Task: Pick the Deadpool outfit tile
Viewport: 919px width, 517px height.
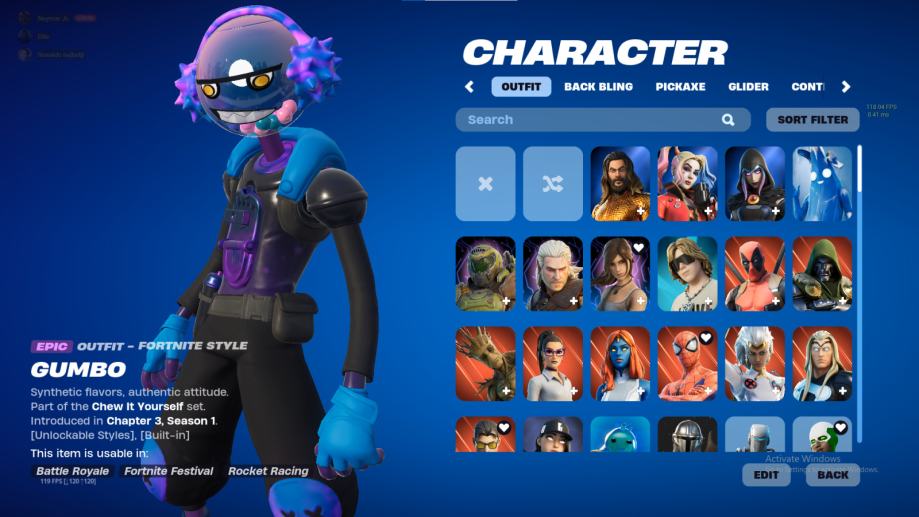Action: coord(755,274)
